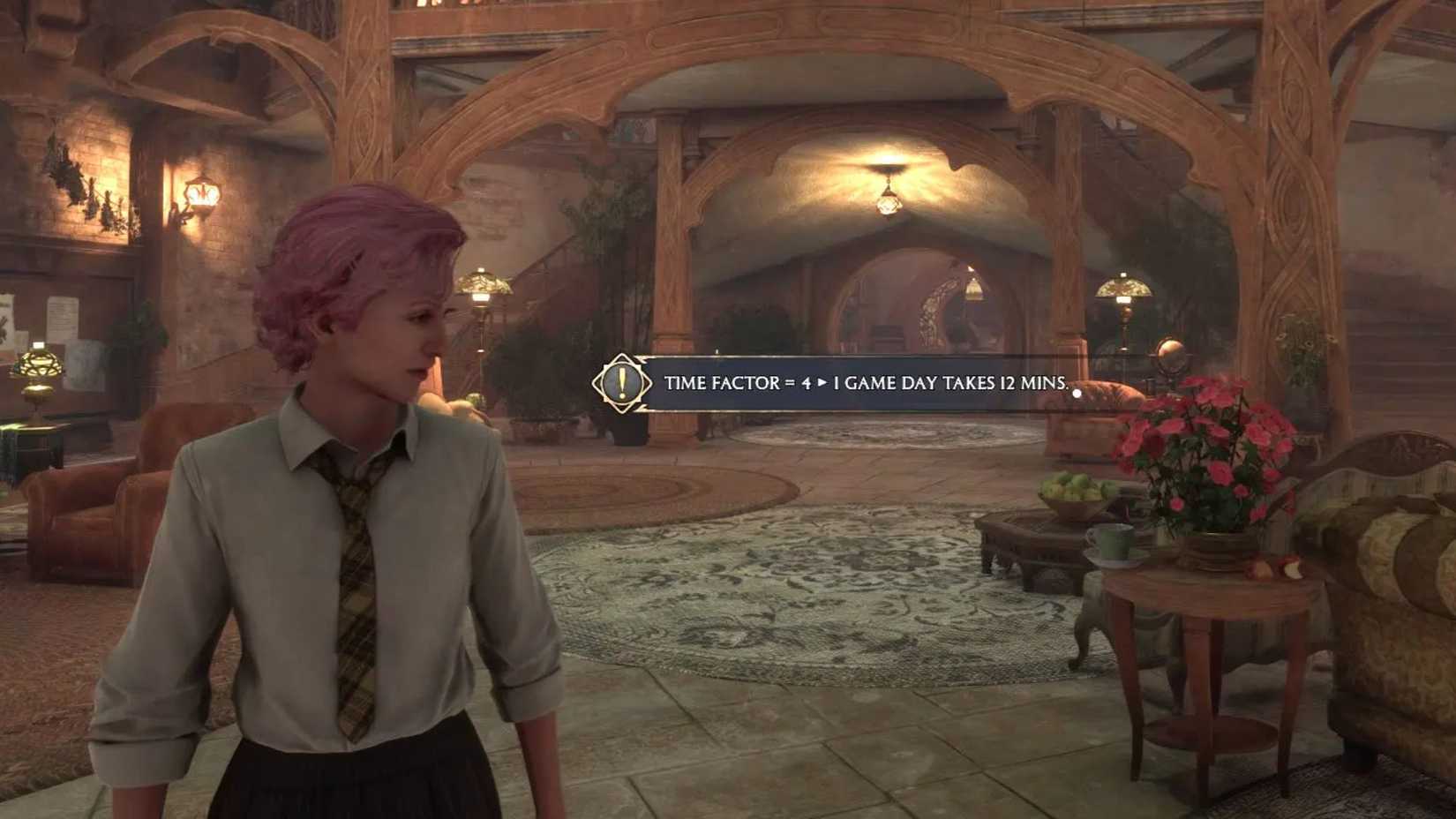Click the exclamation mark notification icon
1456x819 pixels.
620,383
